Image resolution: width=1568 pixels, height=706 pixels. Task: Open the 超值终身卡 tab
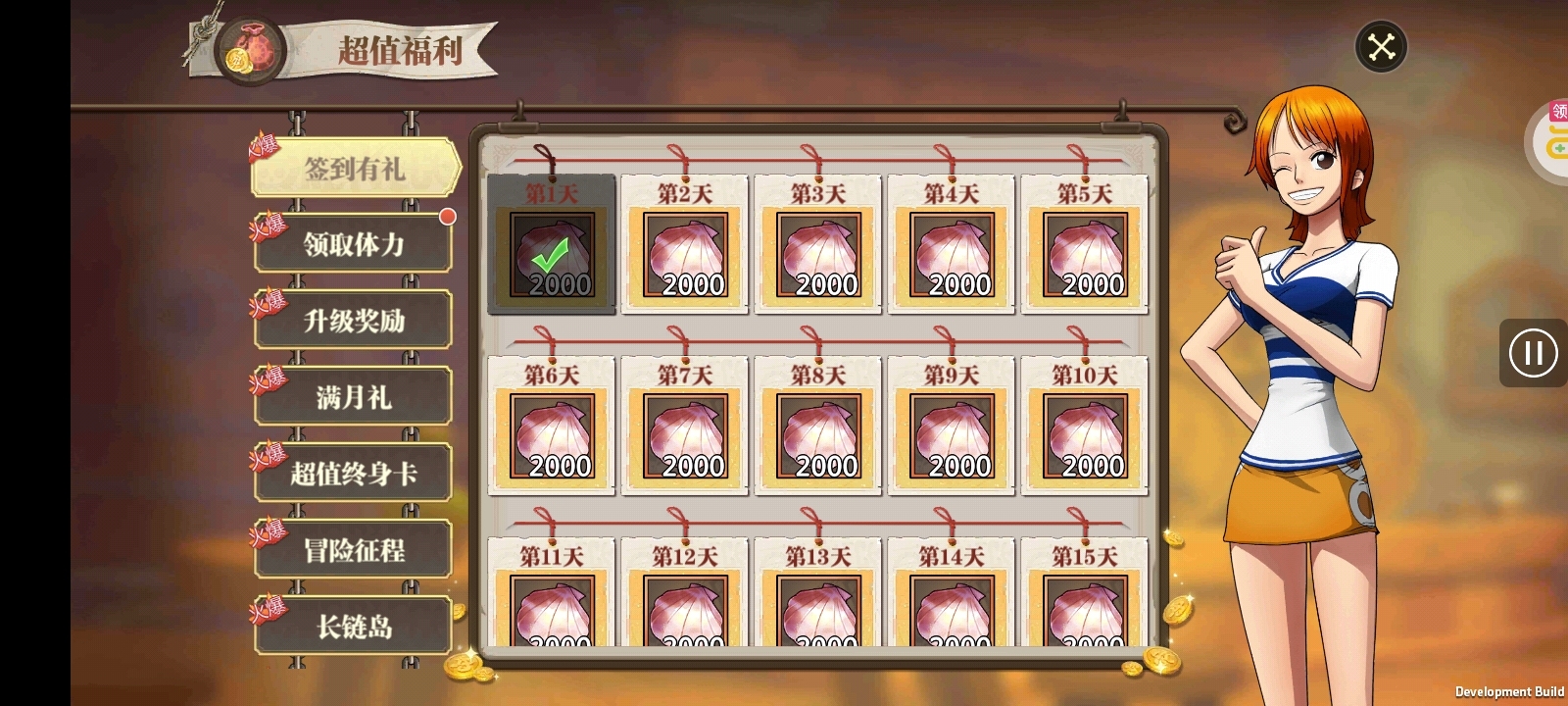[353, 472]
